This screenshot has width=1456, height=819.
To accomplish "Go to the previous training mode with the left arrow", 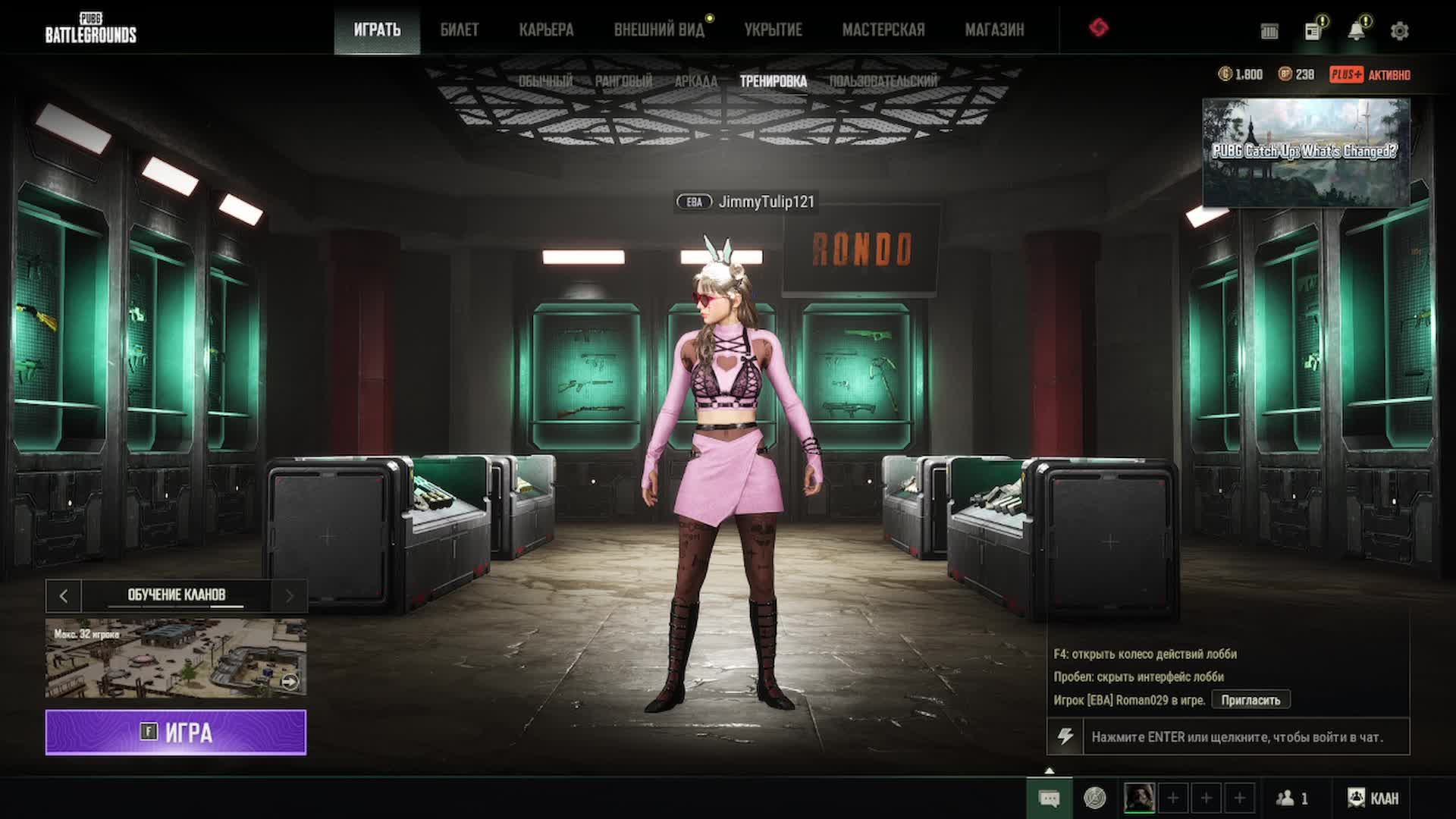I will point(64,596).
